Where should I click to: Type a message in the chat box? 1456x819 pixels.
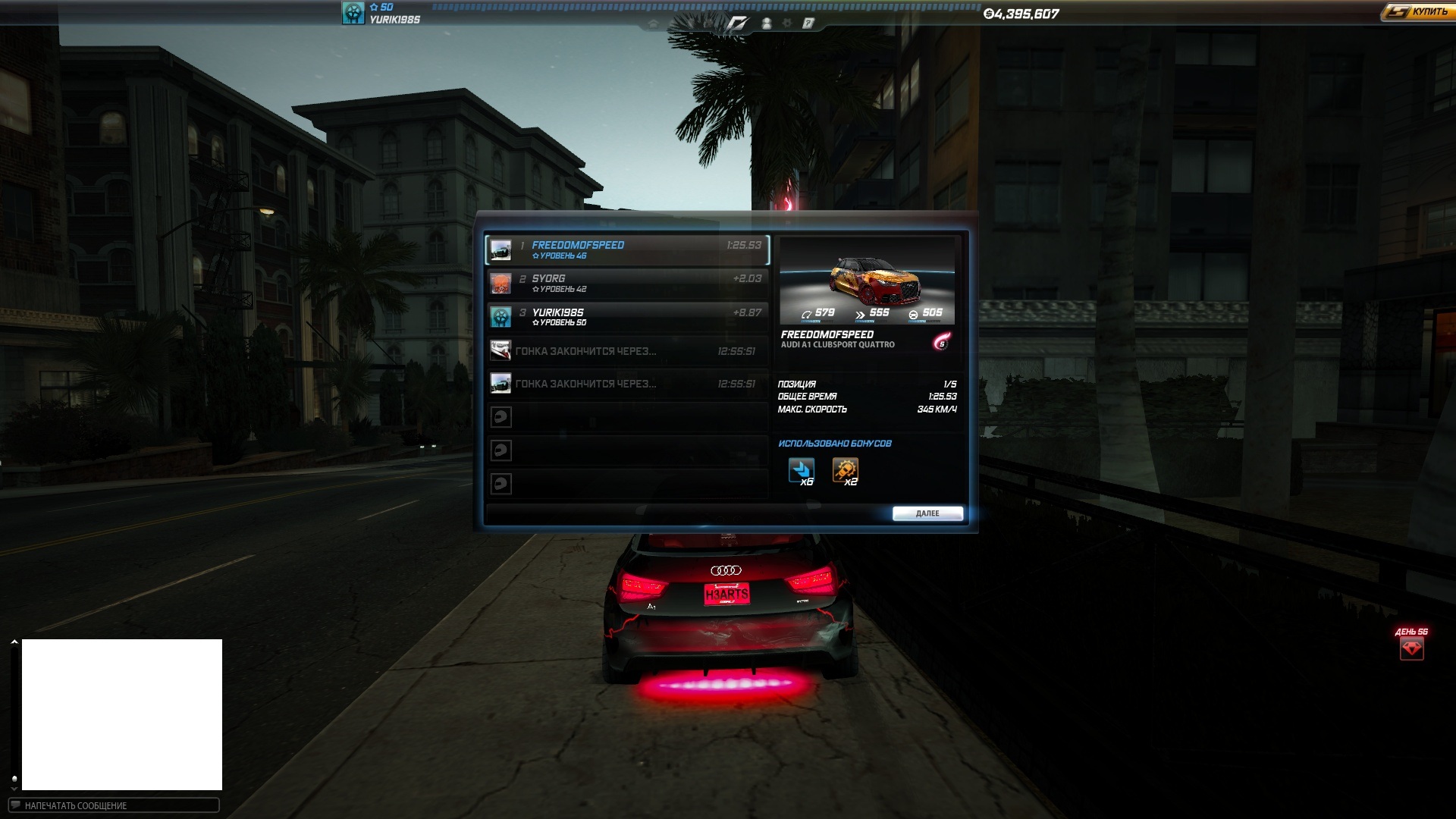pyautogui.click(x=114, y=805)
